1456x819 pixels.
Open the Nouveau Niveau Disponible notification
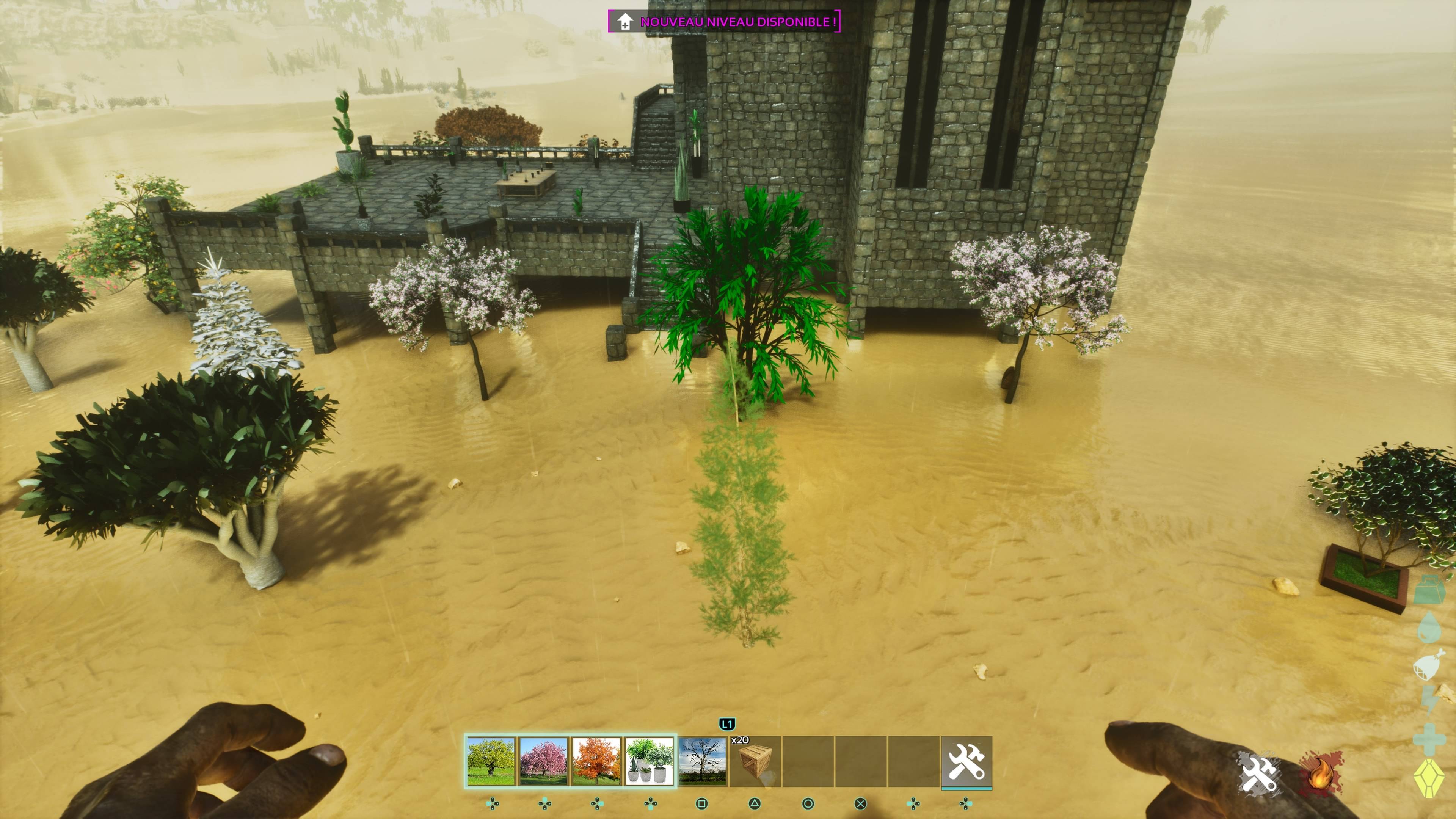[724, 22]
